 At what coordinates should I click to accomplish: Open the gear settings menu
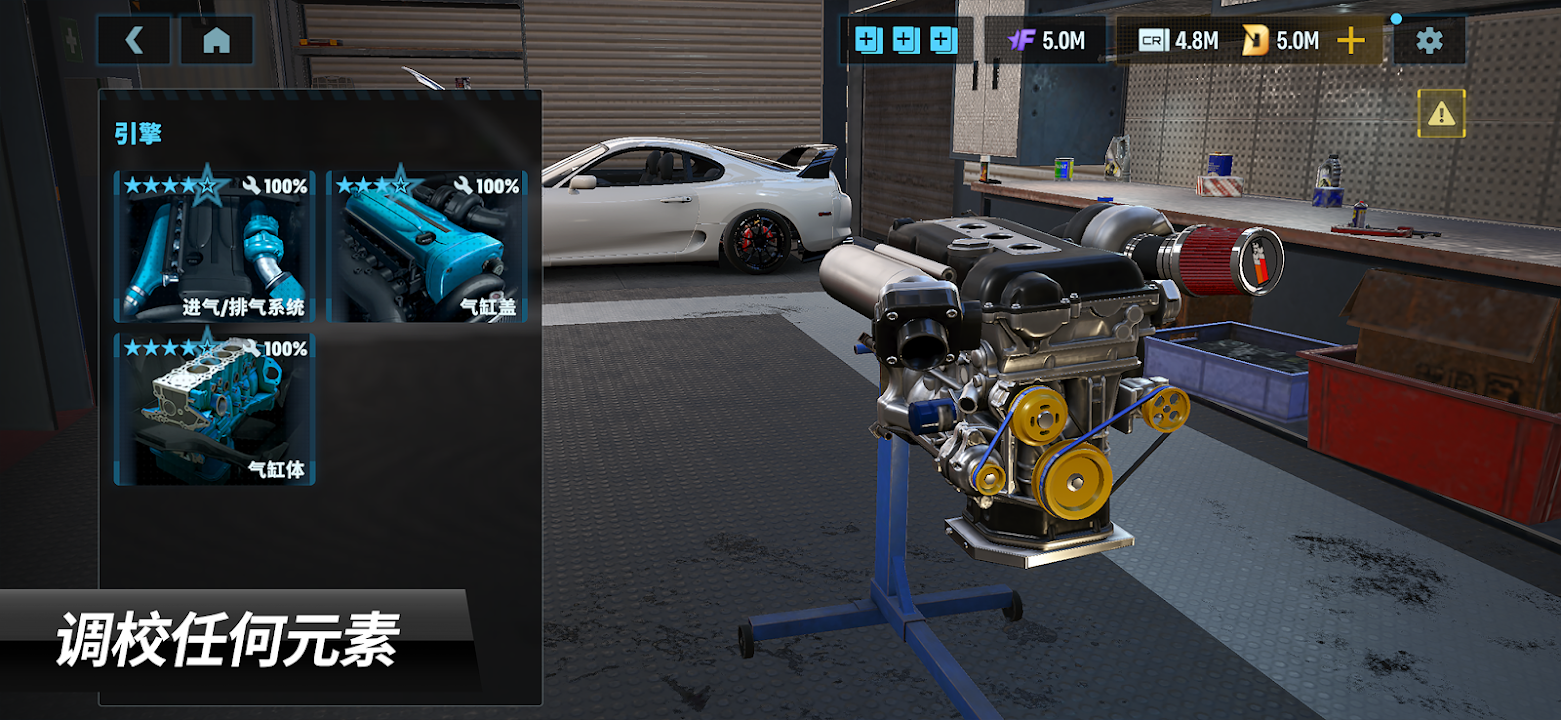(x=1429, y=41)
